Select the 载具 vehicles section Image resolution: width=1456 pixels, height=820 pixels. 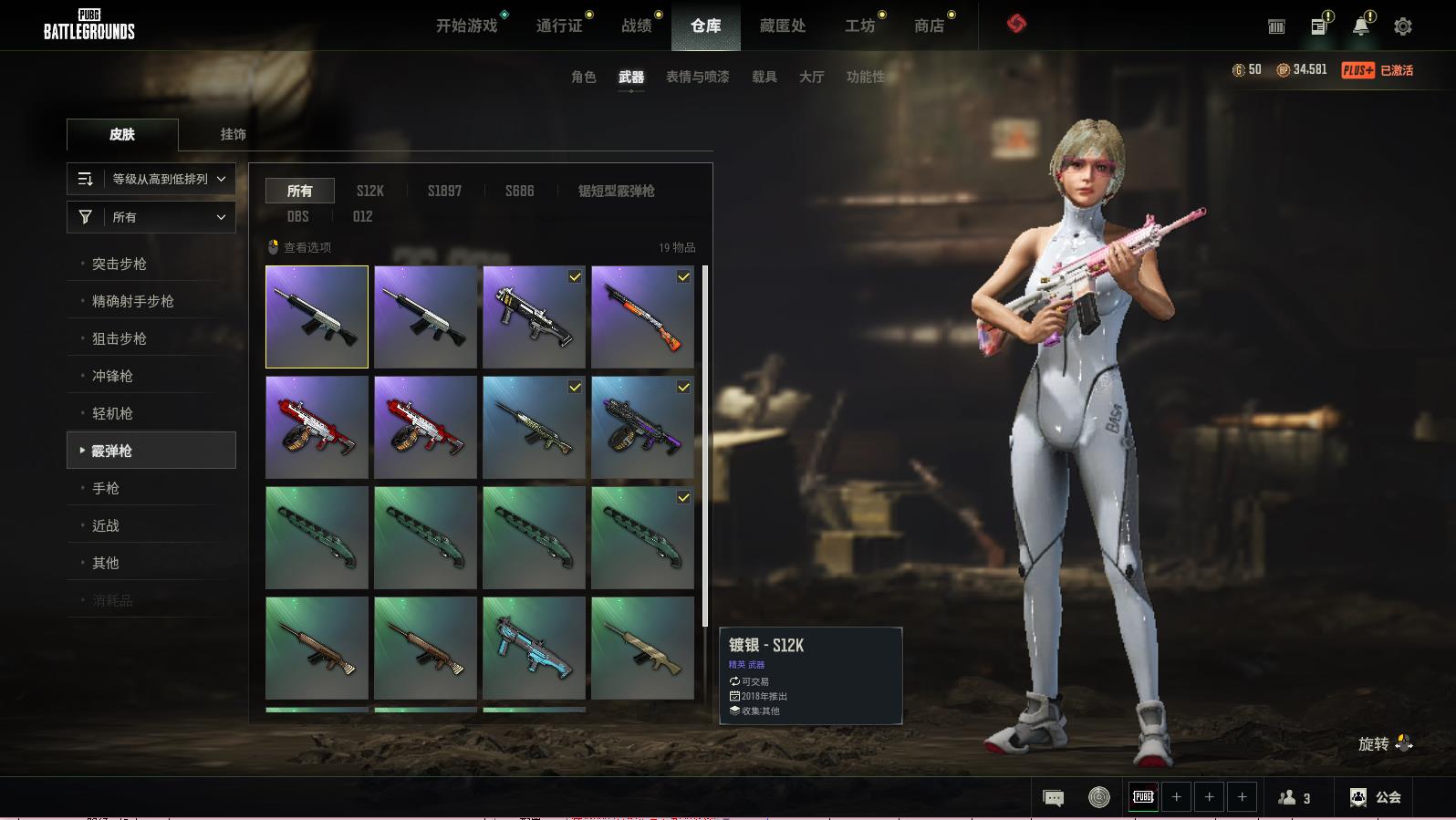[x=764, y=77]
